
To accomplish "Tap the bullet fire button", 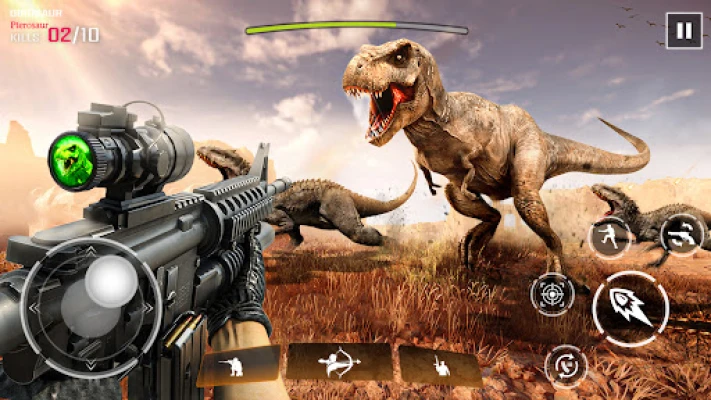I will (x=630, y=309).
